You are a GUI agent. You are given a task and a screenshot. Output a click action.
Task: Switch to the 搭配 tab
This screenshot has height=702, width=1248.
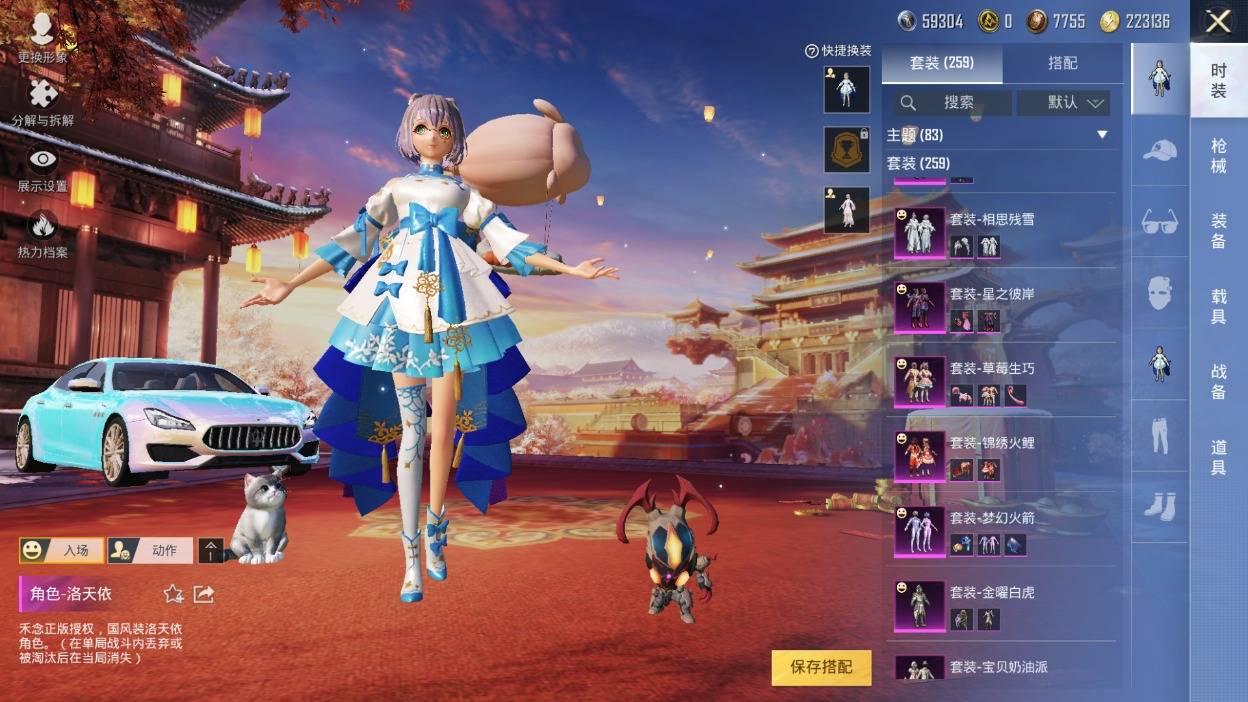click(x=1062, y=63)
